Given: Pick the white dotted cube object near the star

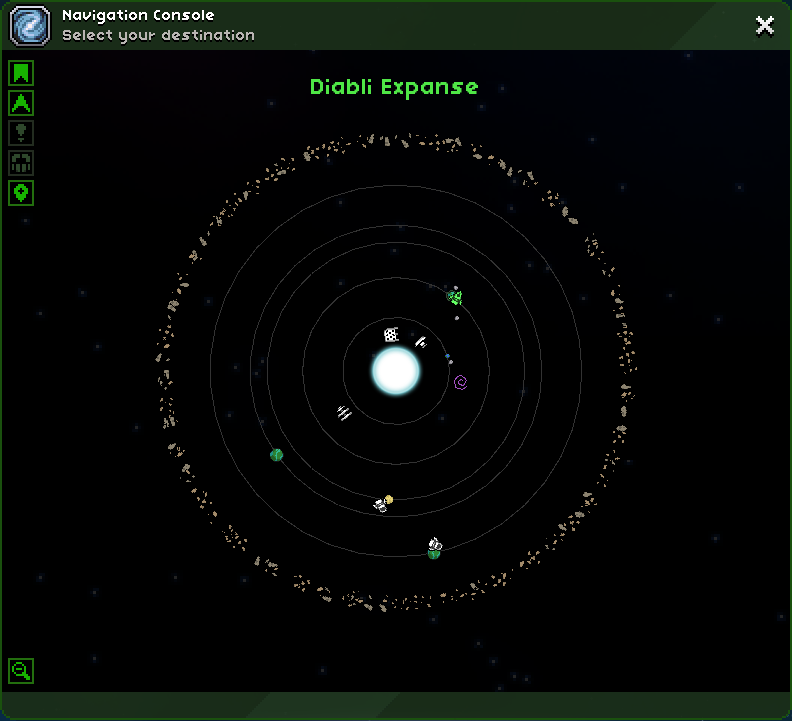Looking at the screenshot, I should click(391, 335).
